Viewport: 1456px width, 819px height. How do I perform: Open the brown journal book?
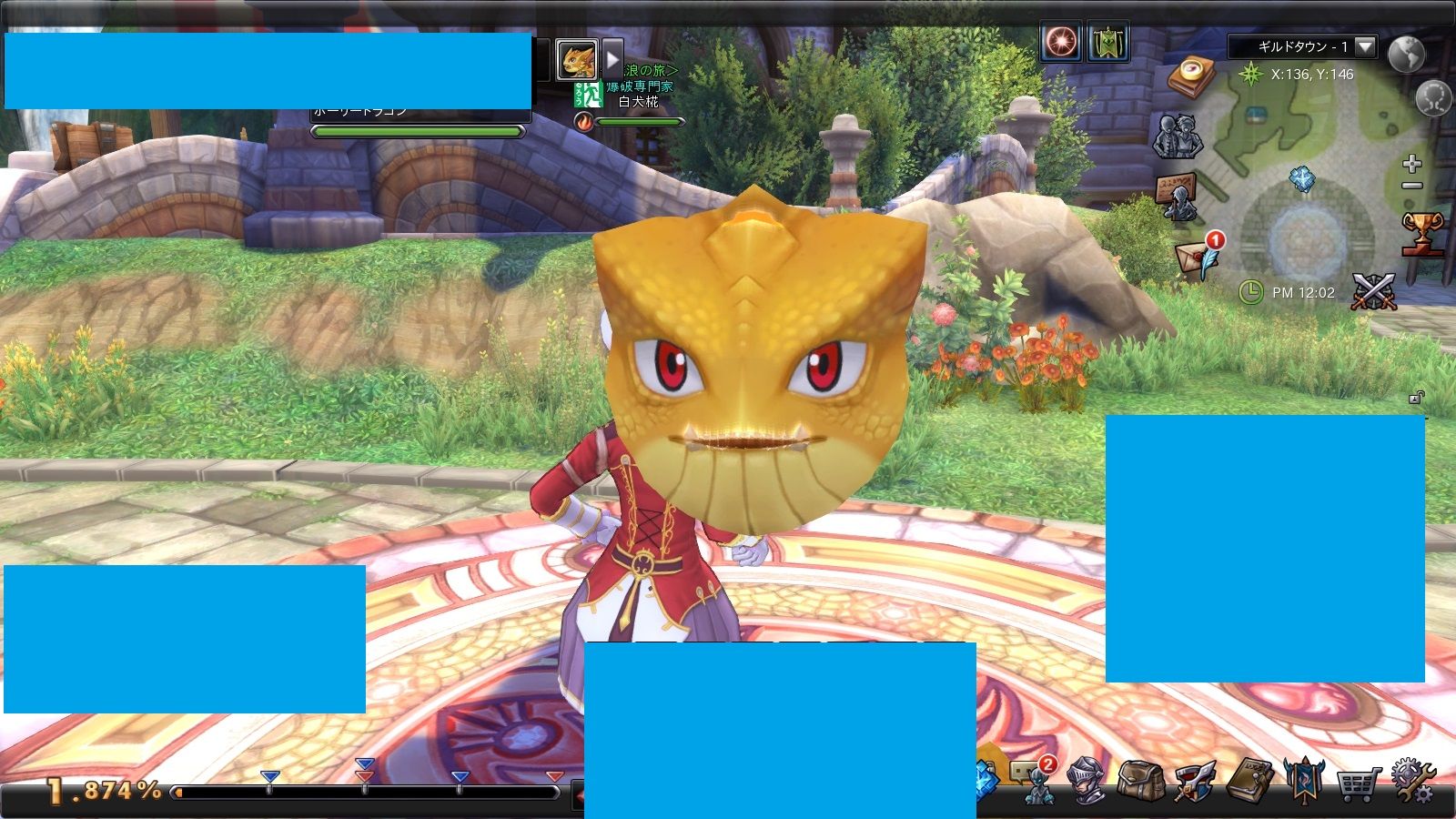coord(1249,780)
